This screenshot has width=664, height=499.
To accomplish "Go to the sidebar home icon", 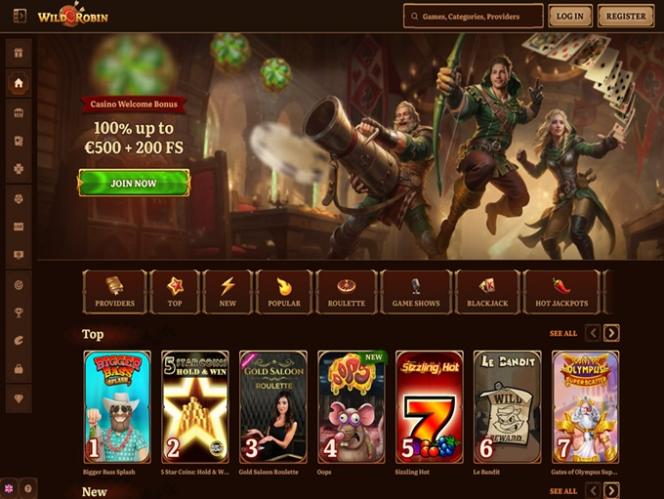I will pos(18,84).
